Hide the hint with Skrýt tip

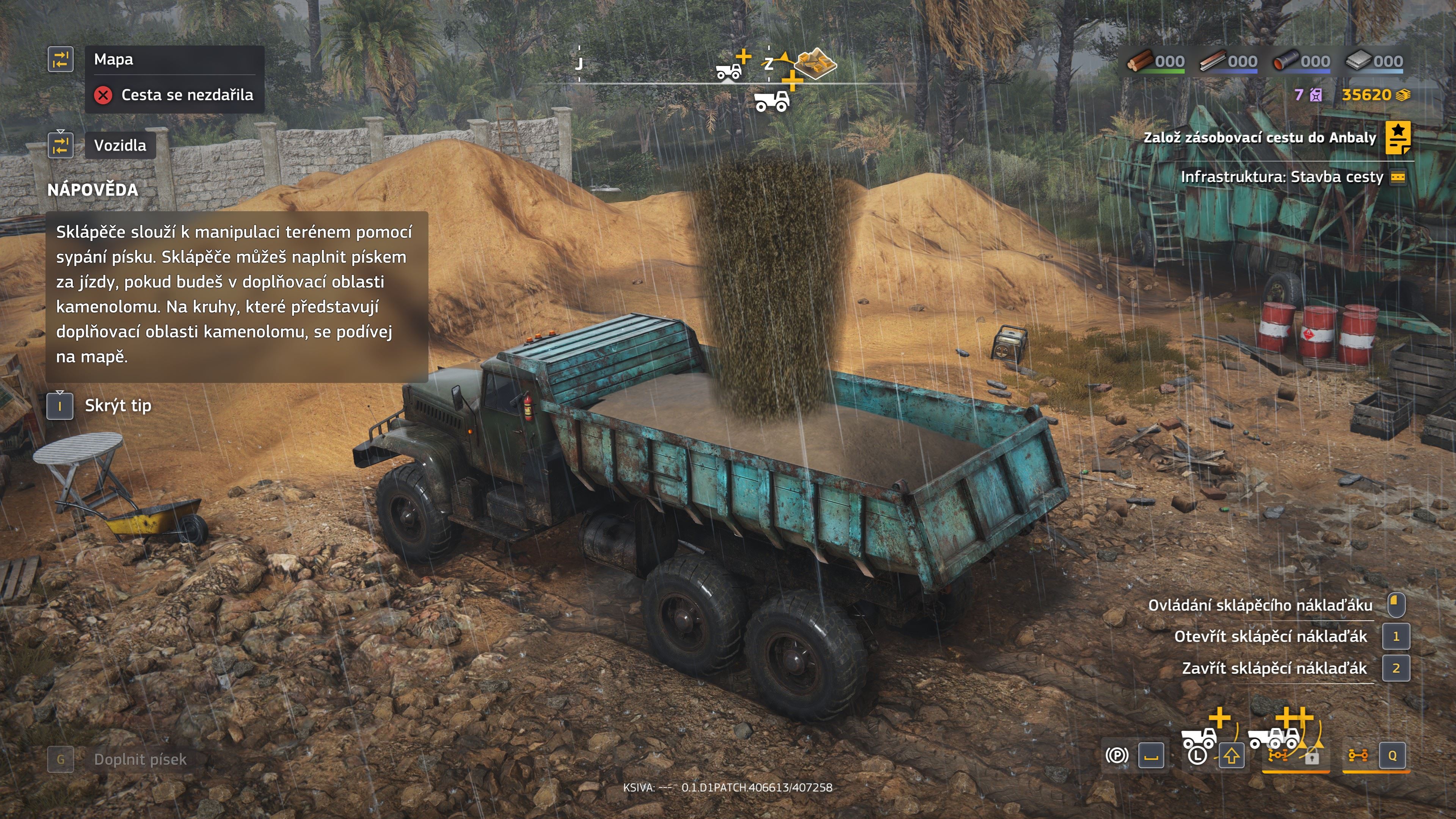pyautogui.click(x=118, y=406)
